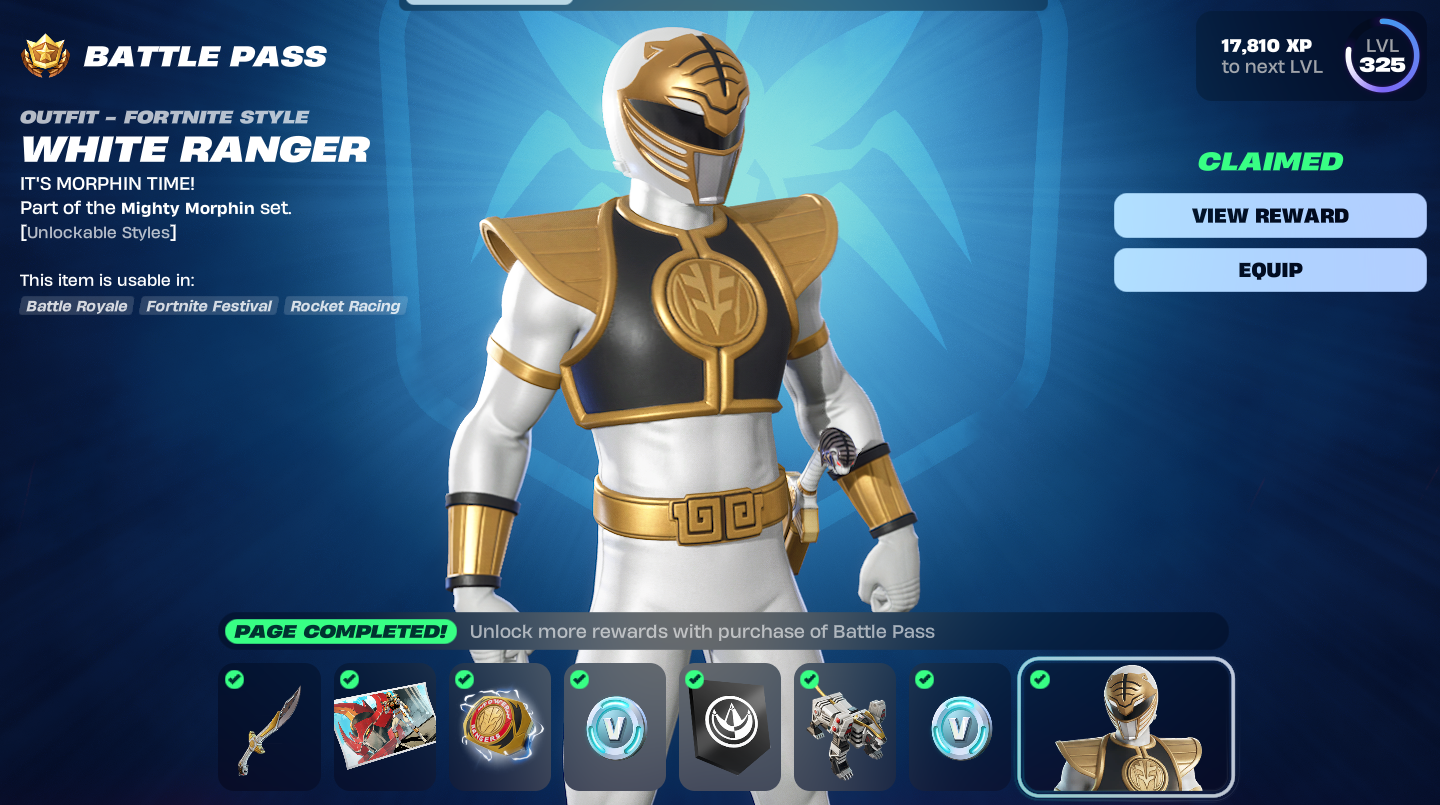Click the White Ranger outfit reward thumbnail
This screenshot has height=805, width=1440.
[x=1126, y=727]
